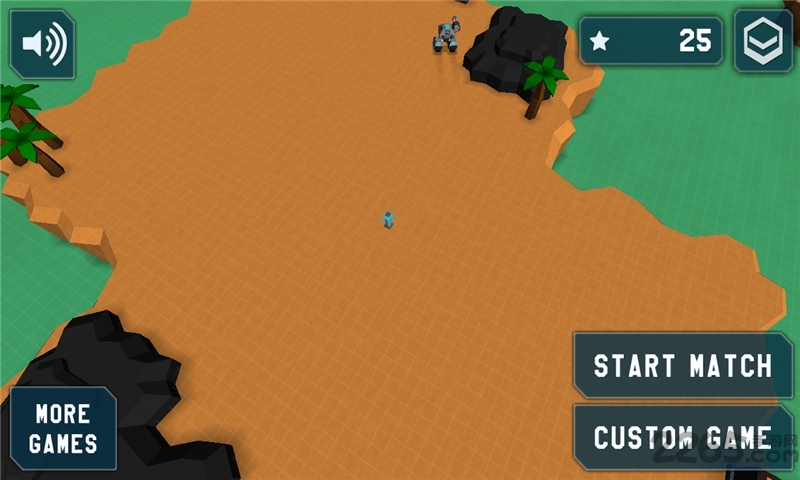Open the More Games link
800x480 pixels.
[63, 429]
